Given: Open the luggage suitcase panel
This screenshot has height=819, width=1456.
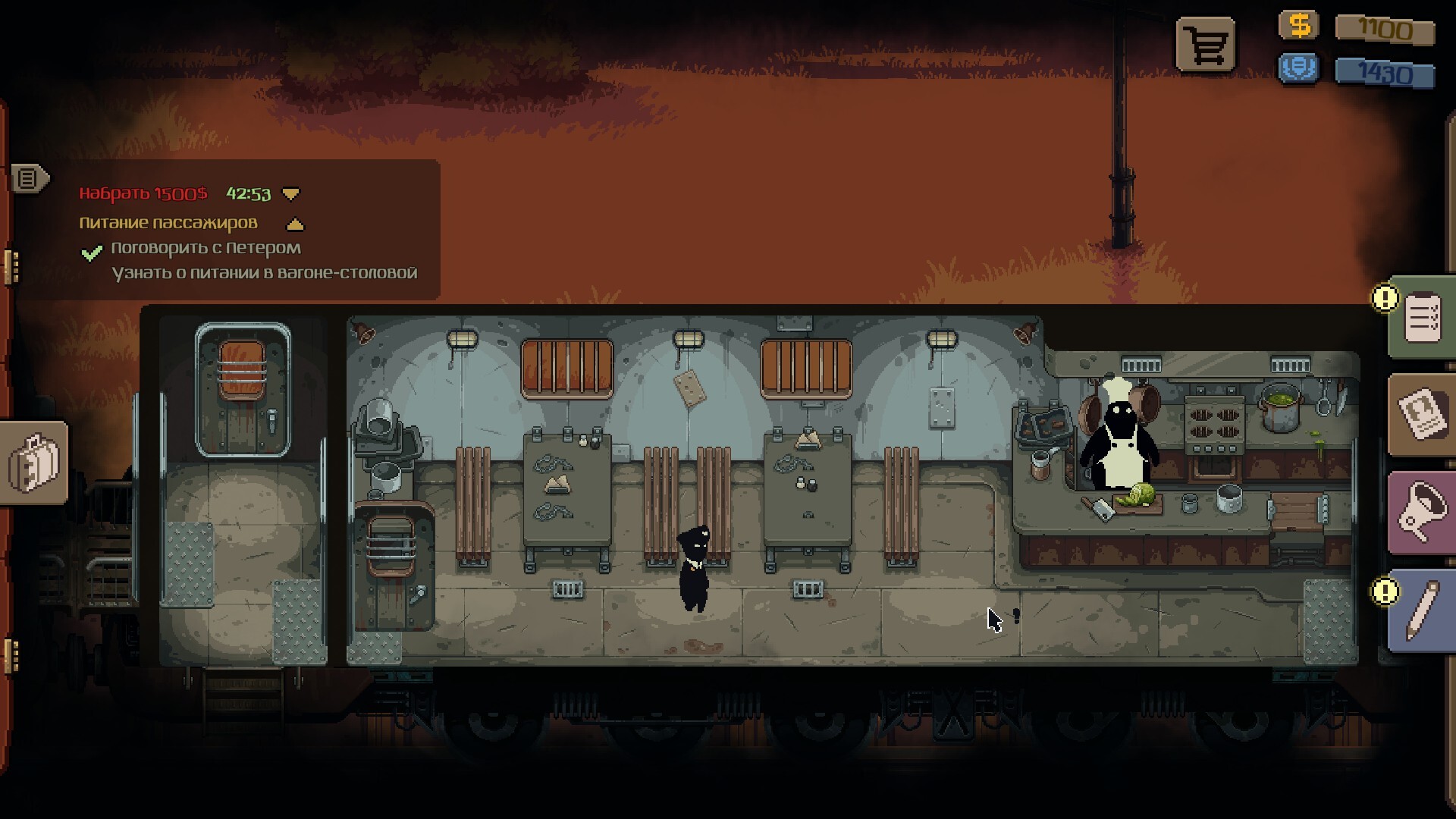Looking at the screenshot, I should pos(34,462).
